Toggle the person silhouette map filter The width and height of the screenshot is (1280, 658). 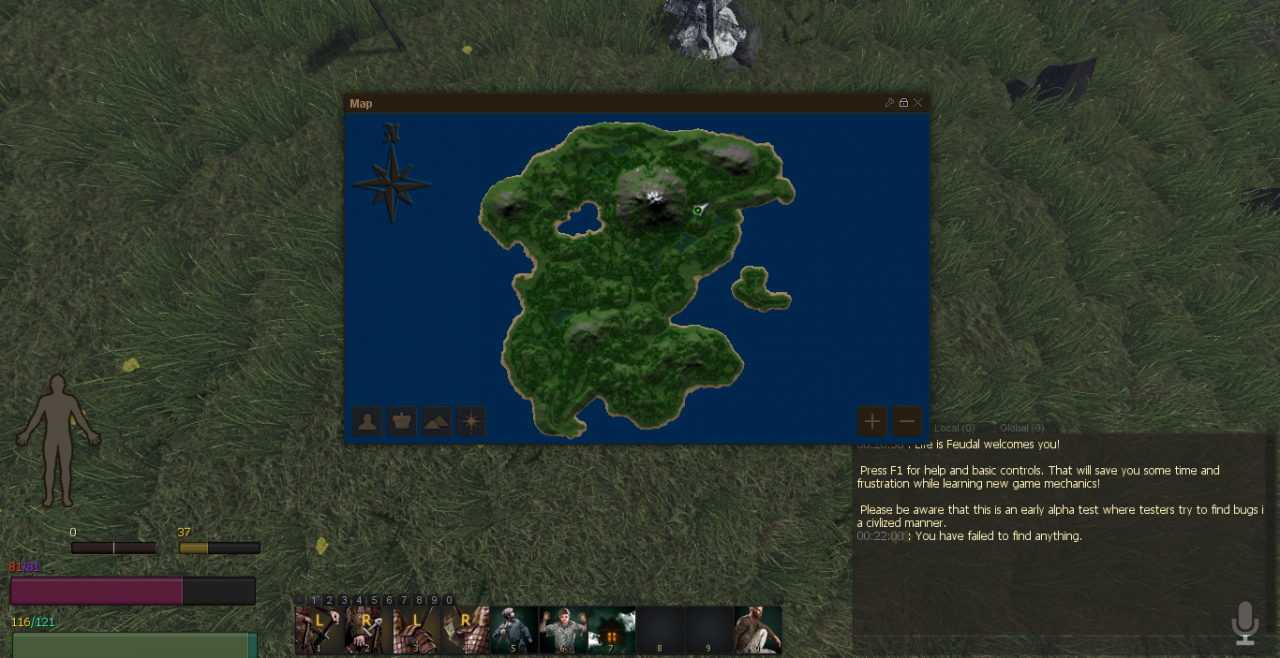369,421
